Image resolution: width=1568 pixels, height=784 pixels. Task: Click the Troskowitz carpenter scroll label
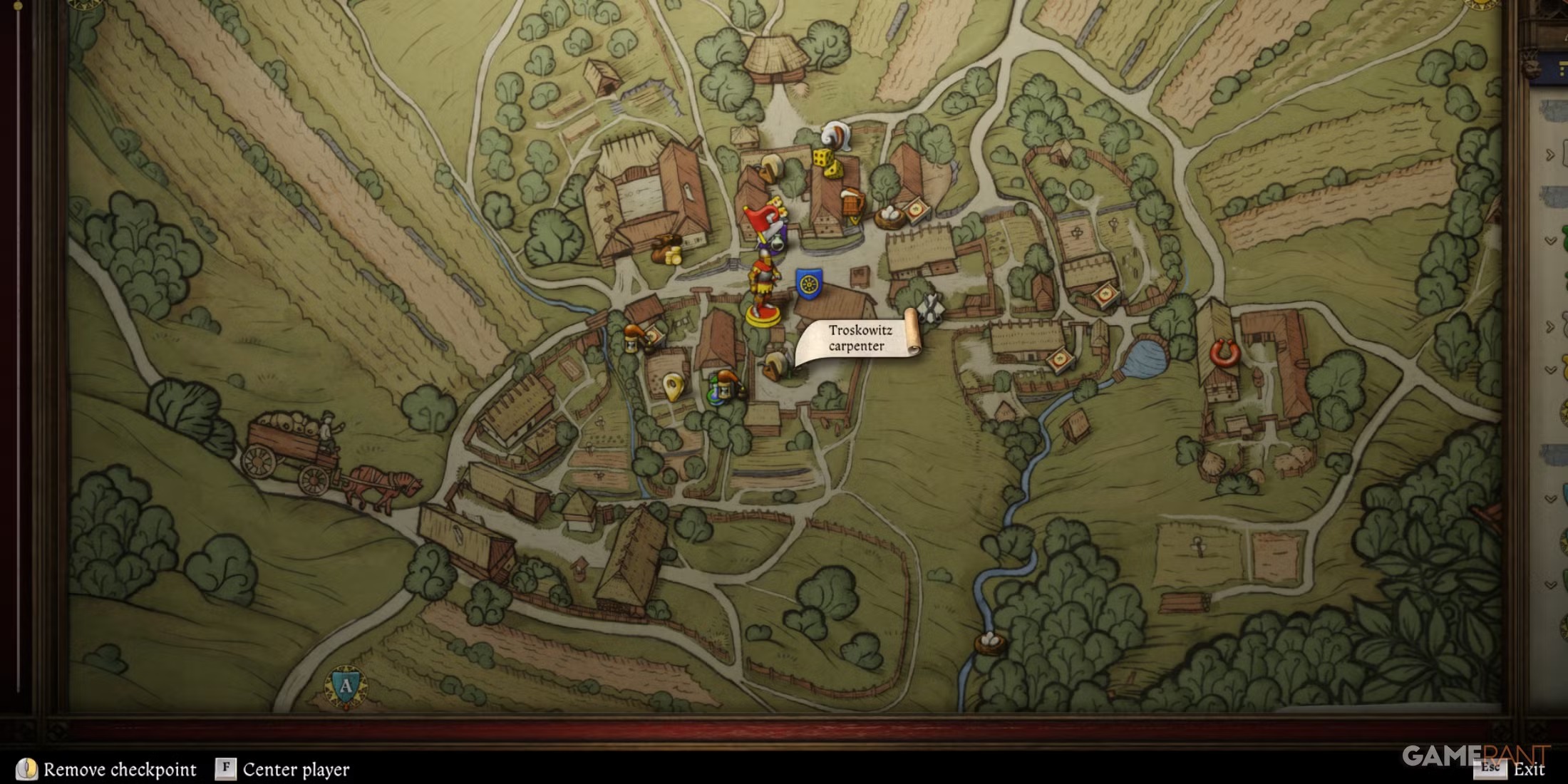(x=859, y=339)
